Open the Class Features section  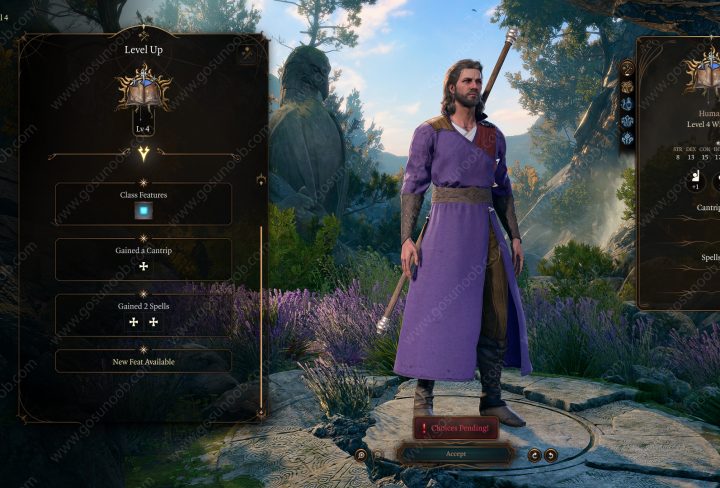[x=143, y=194]
